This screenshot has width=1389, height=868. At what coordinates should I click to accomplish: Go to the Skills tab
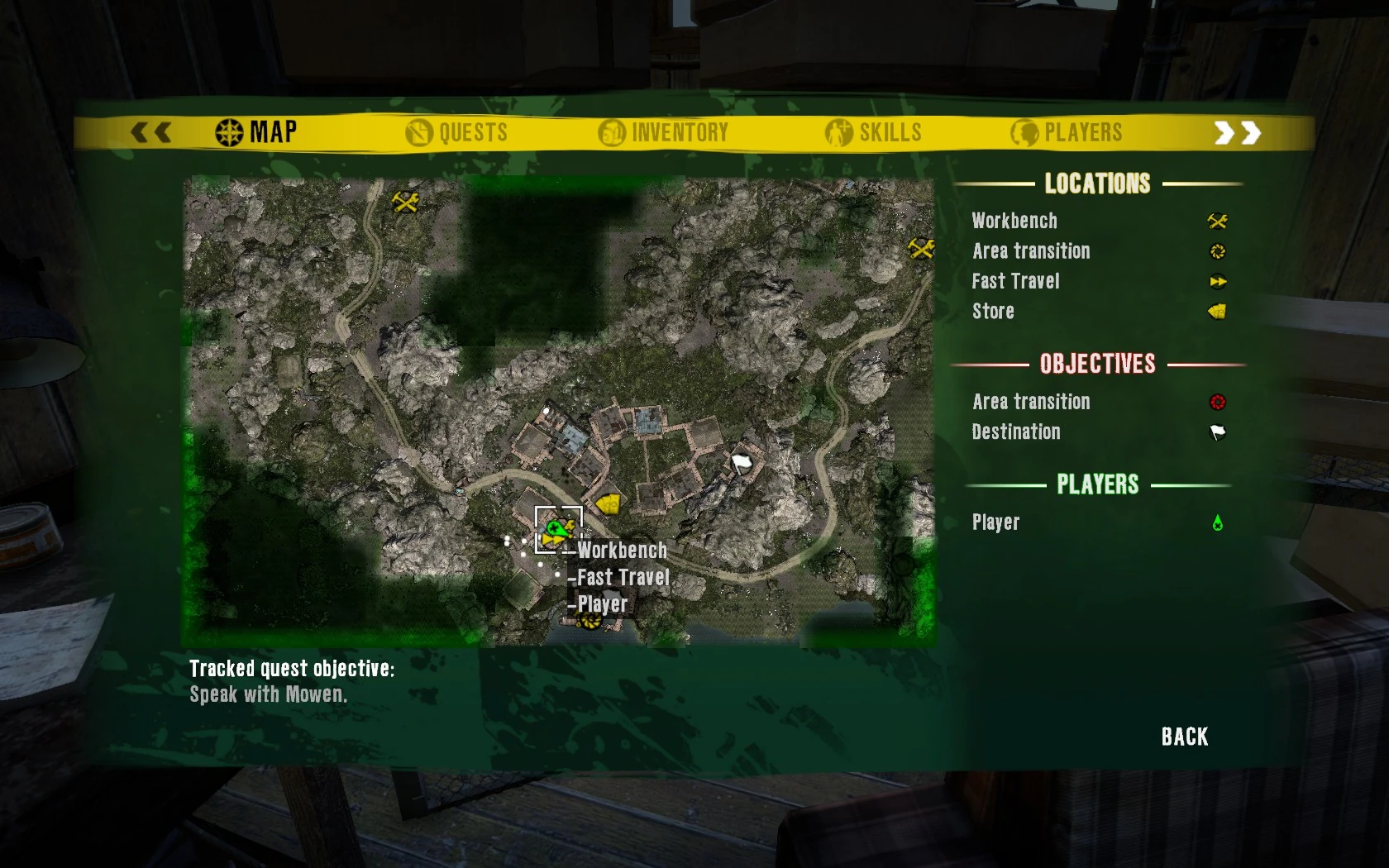click(874, 132)
